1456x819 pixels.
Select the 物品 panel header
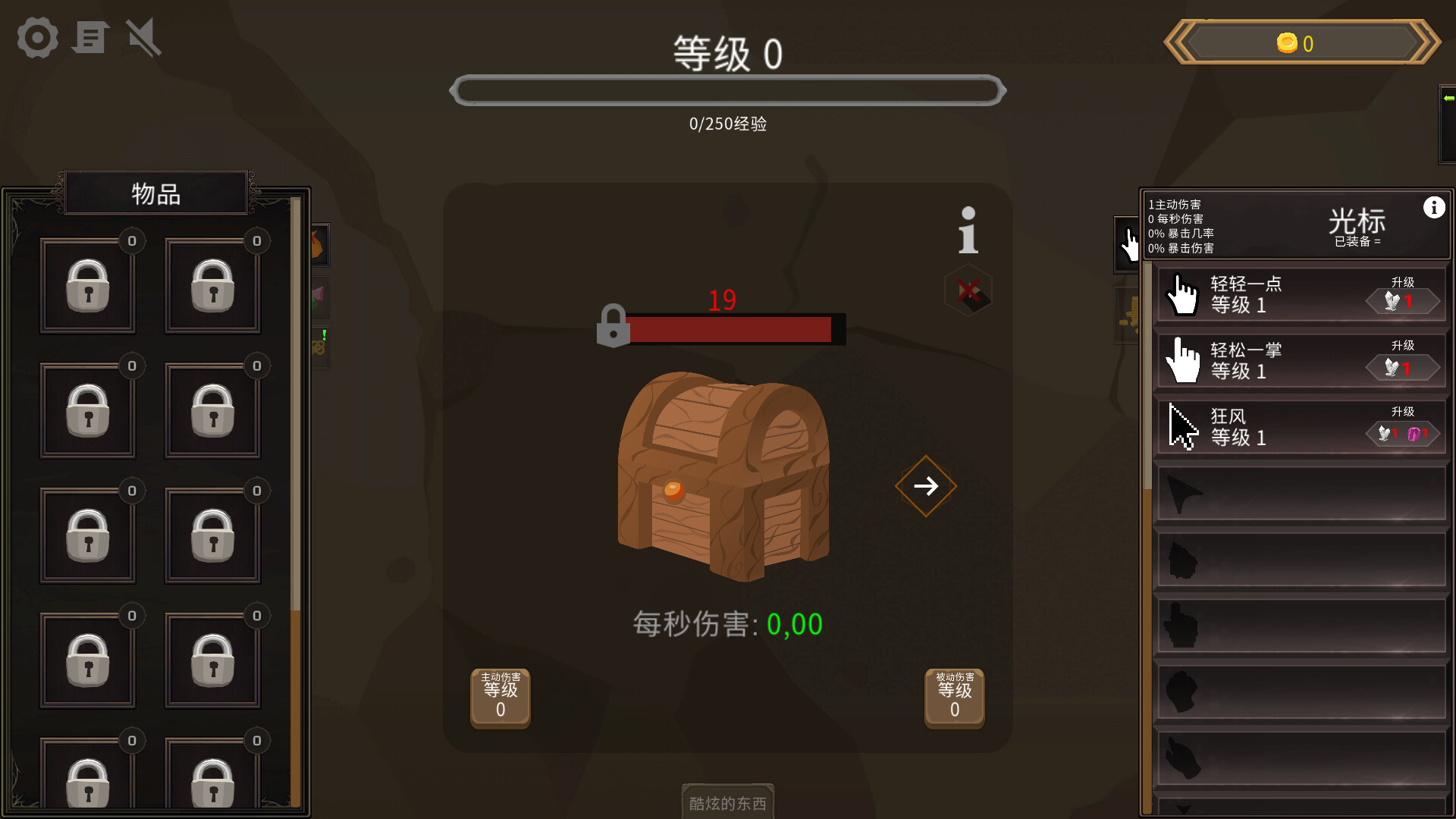coord(155,193)
